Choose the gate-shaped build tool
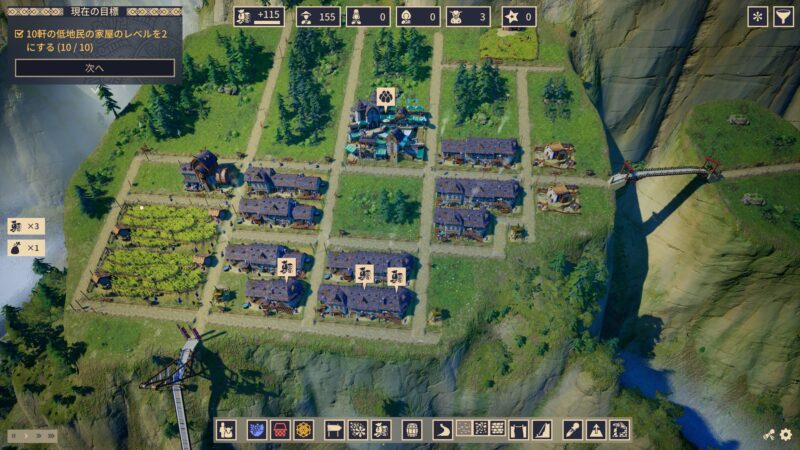This screenshot has height=450, width=800. [x=518, y=430]
